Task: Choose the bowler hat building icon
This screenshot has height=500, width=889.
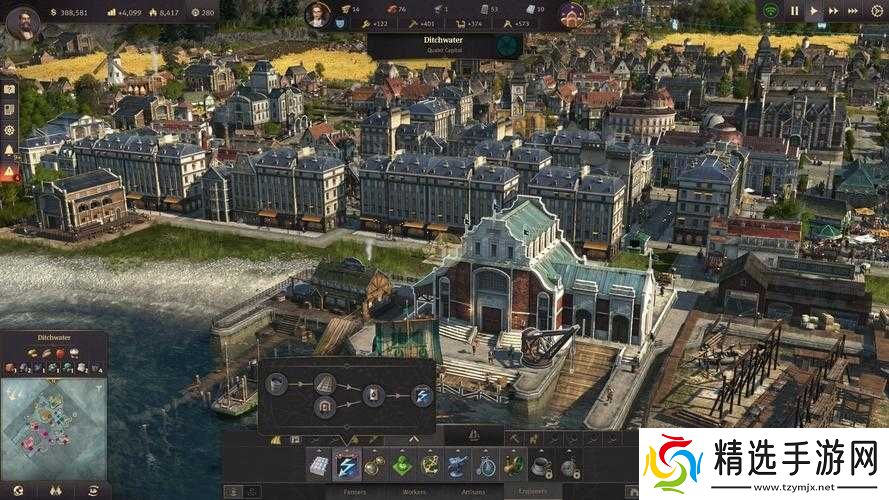Action: (541, 465)
